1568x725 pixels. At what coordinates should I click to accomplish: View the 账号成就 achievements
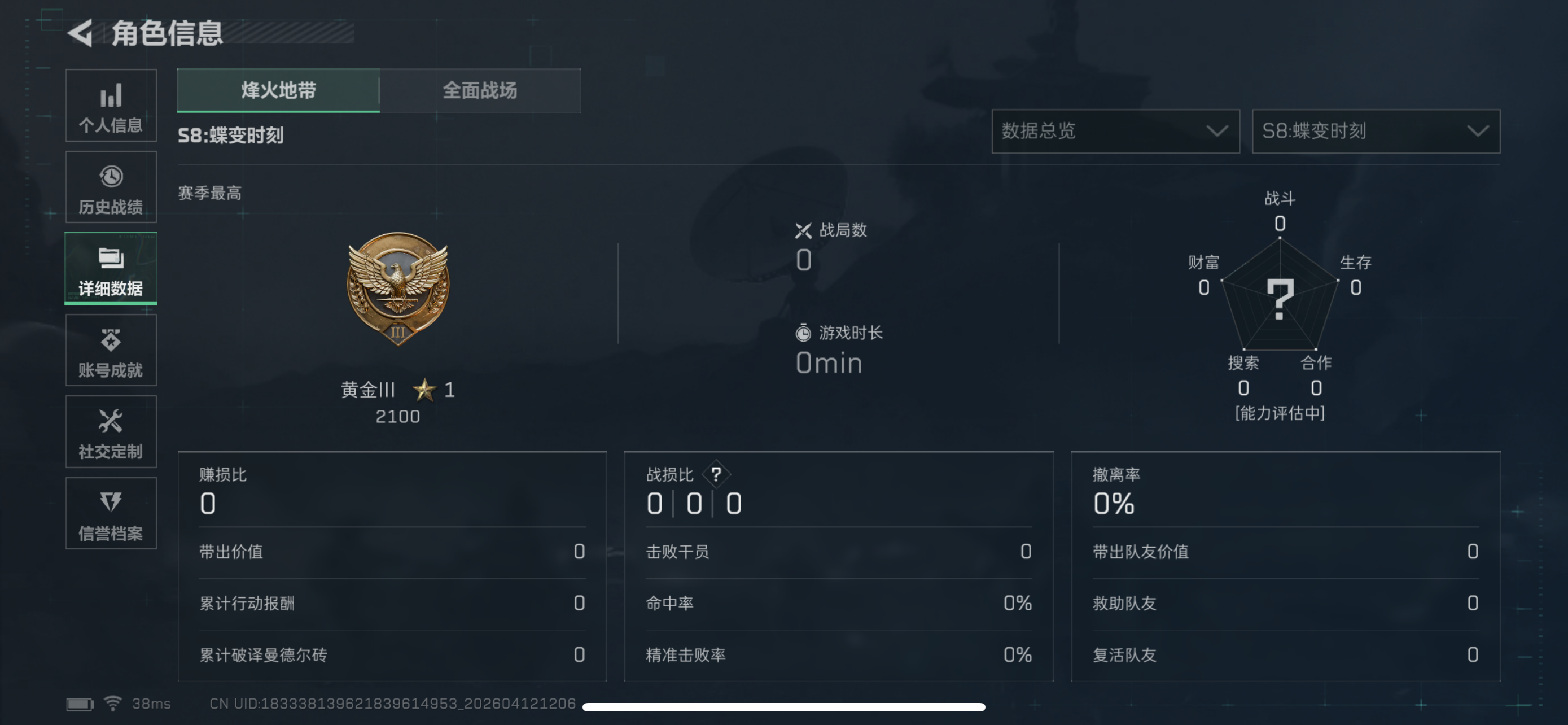pos(111,350)
